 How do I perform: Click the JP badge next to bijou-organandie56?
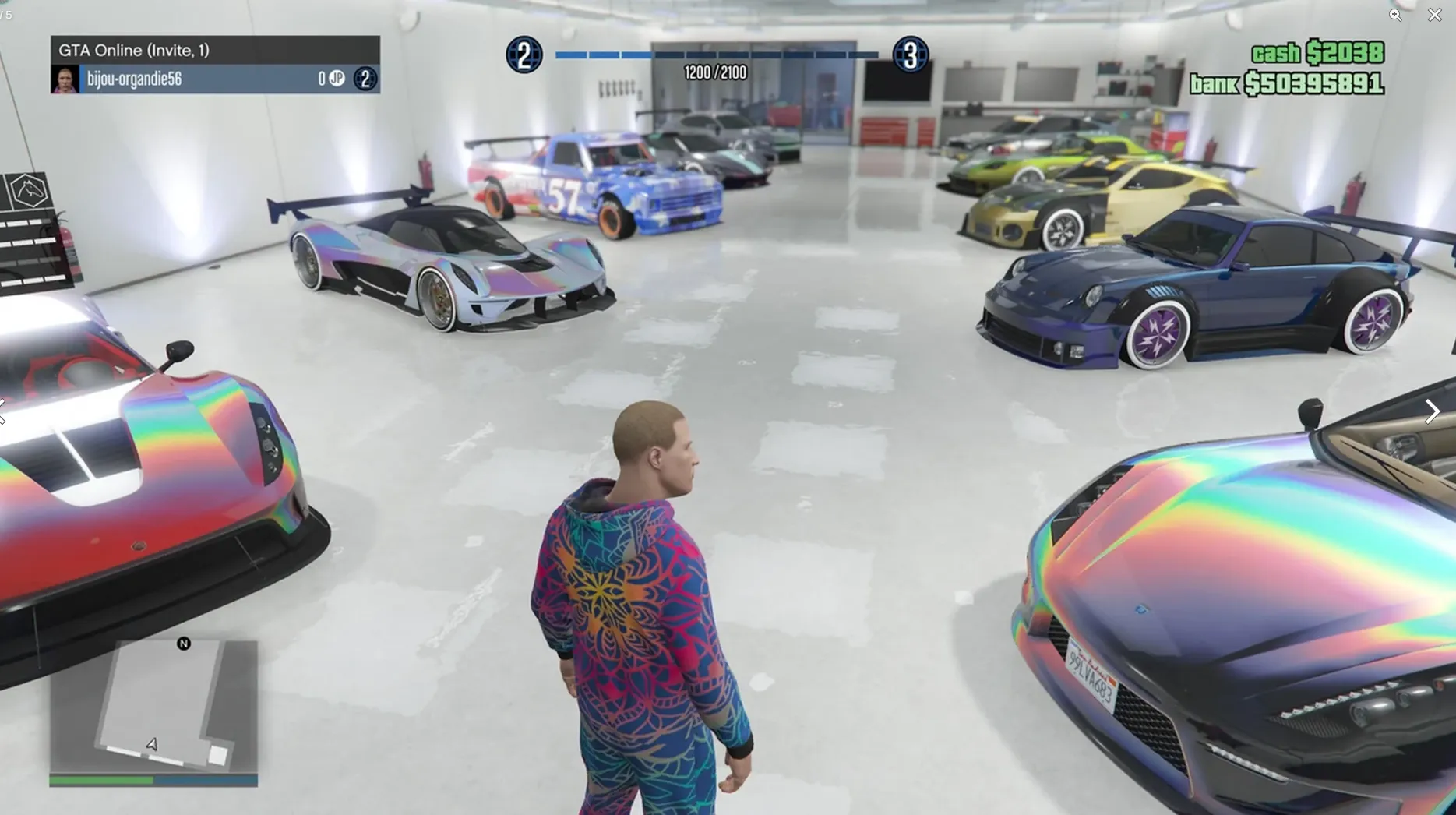click(337, 79)
